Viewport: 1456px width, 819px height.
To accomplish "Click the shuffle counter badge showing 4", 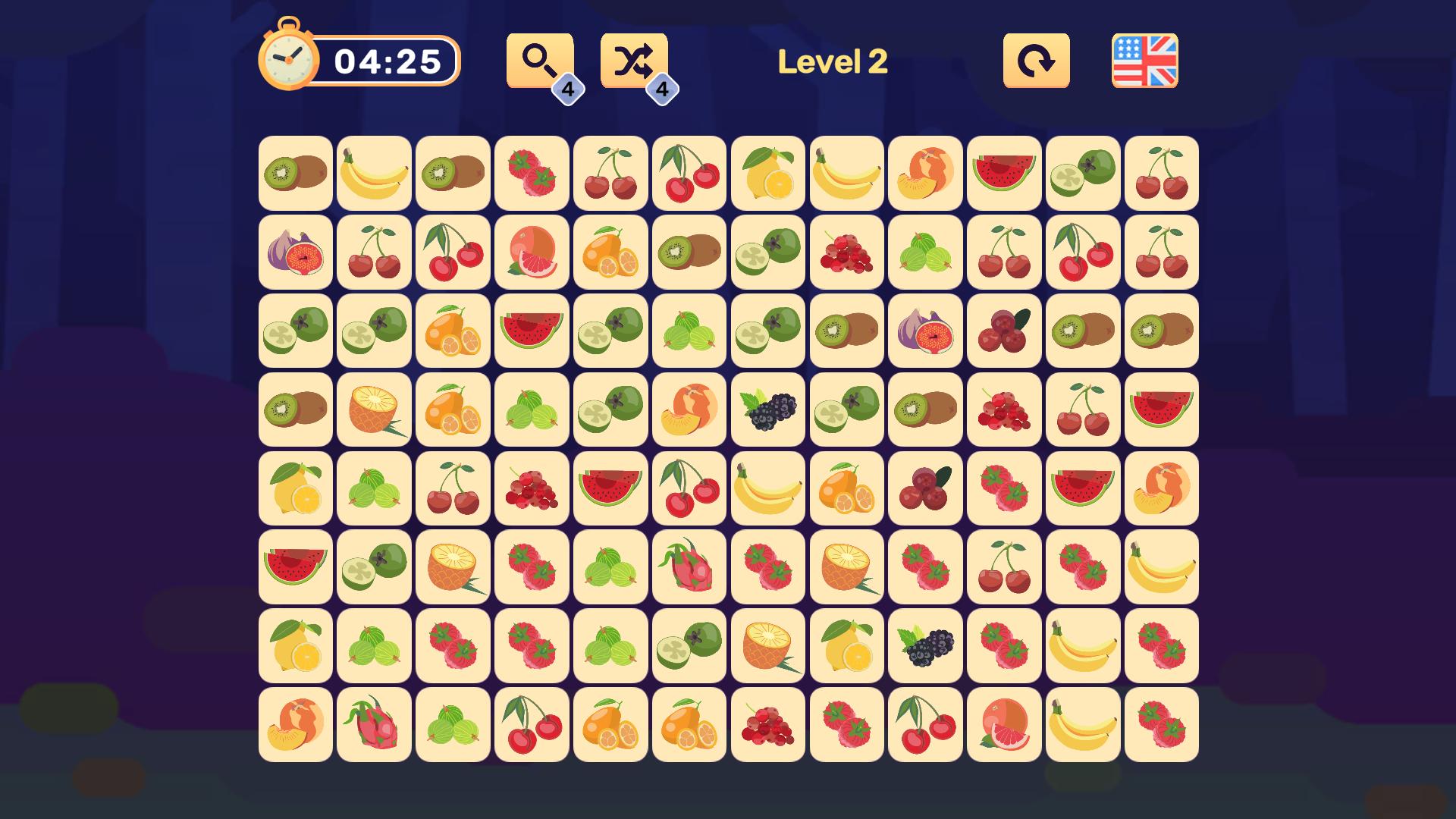I will (x=663, y=89).
